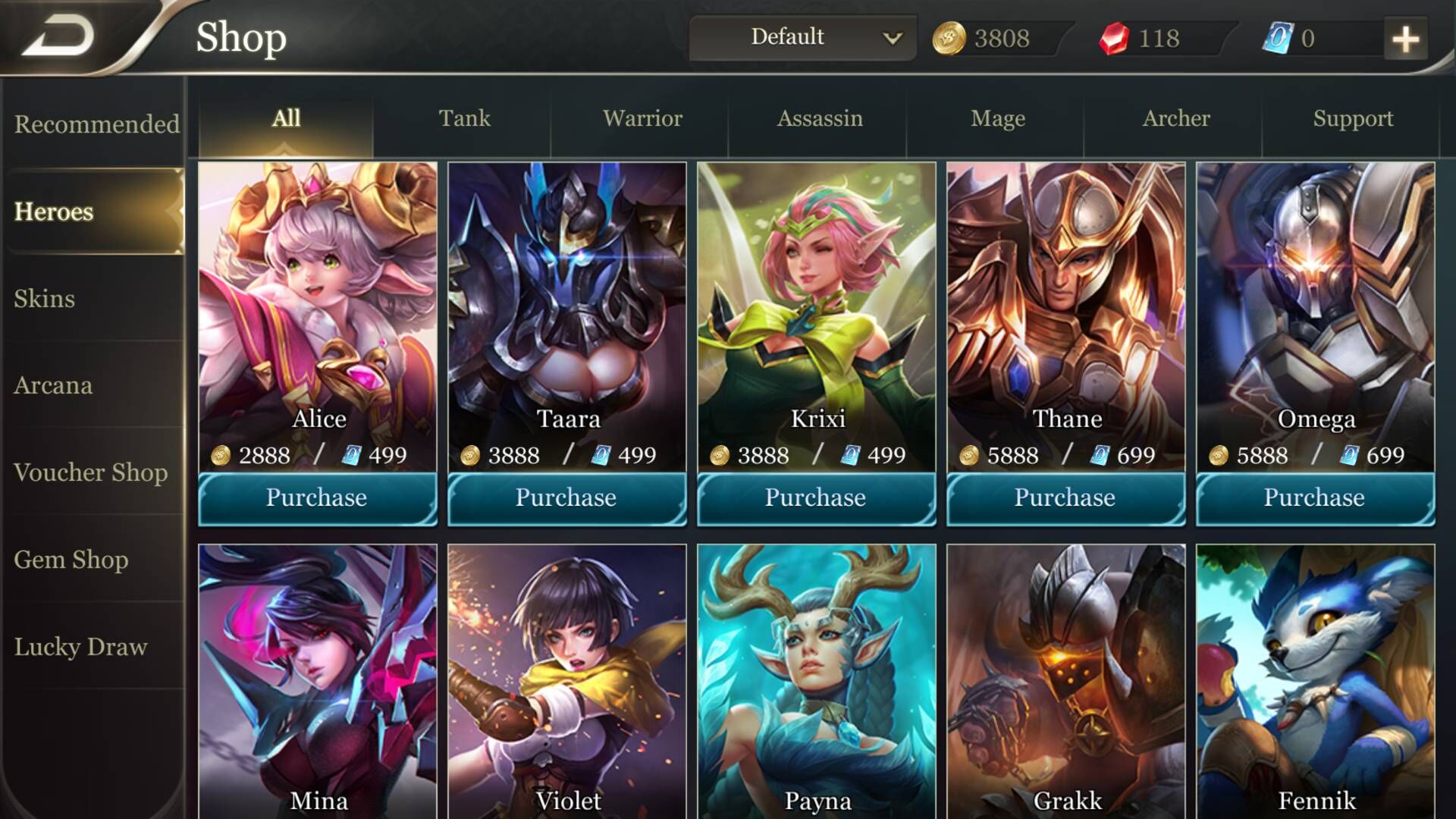The width and height of the screenshot is (1456, 819).
Task: Visit the Gem Shop
Action: point(71,560)
